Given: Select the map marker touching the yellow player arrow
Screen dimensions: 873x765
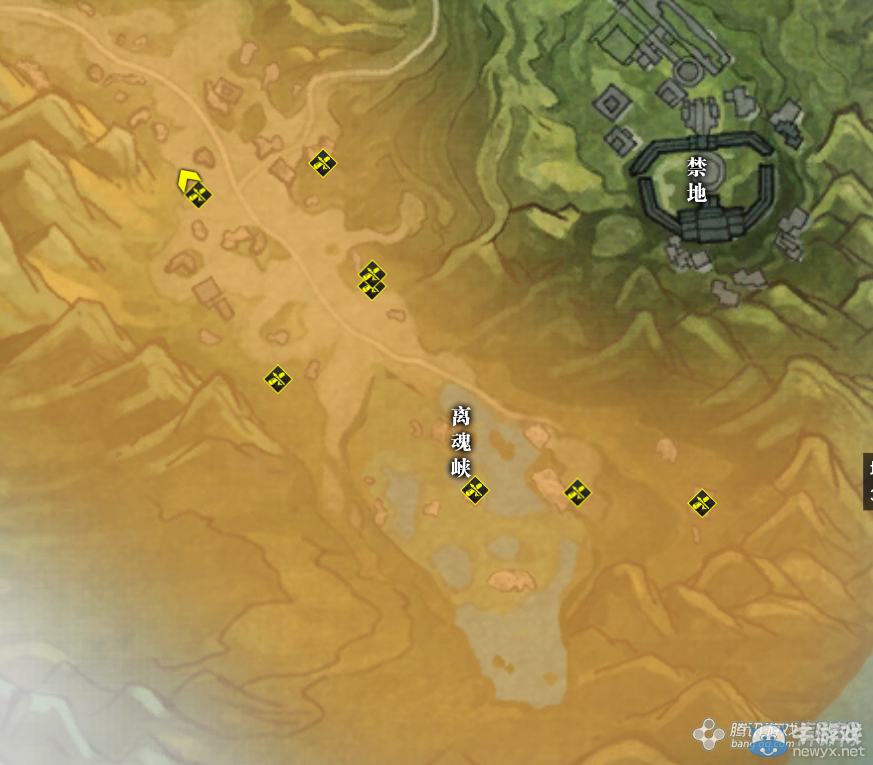Looking at the screenshot, I should tap(199, 195).
